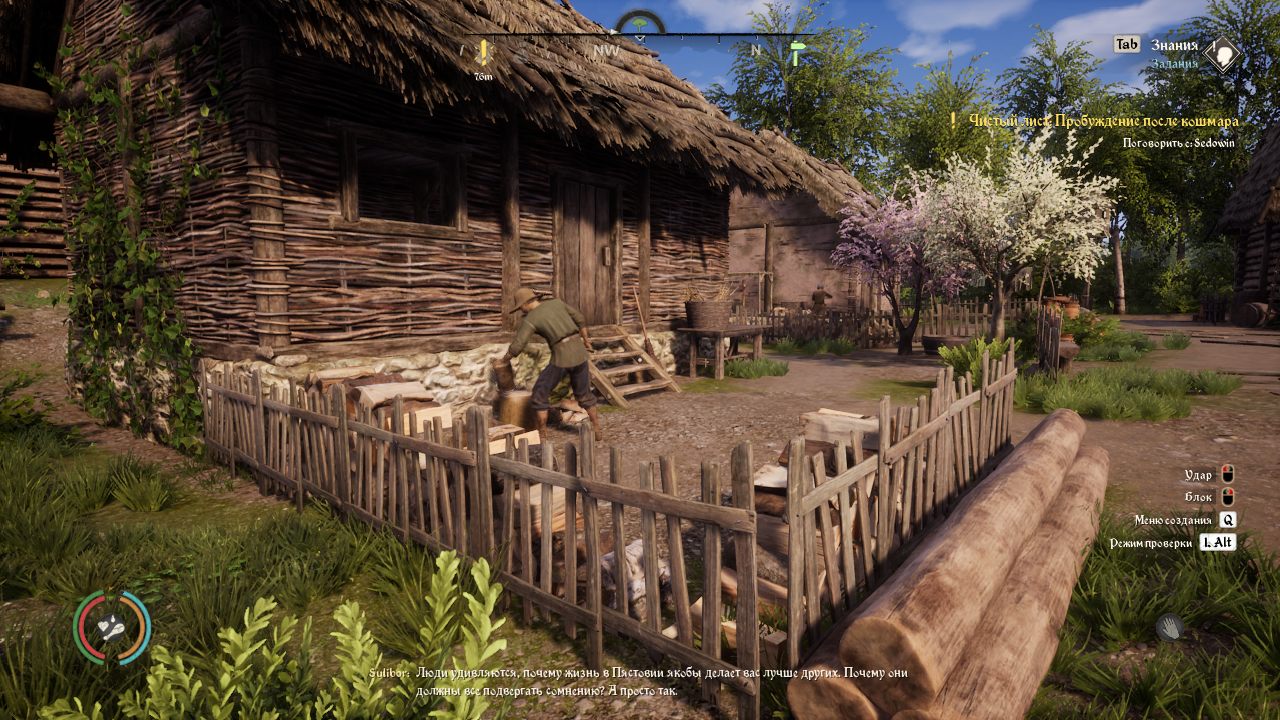Image resolution: width=1280 pixels, height=720 pixels.
Task: Click the hand interaction icon
Action: [1170, 628]
